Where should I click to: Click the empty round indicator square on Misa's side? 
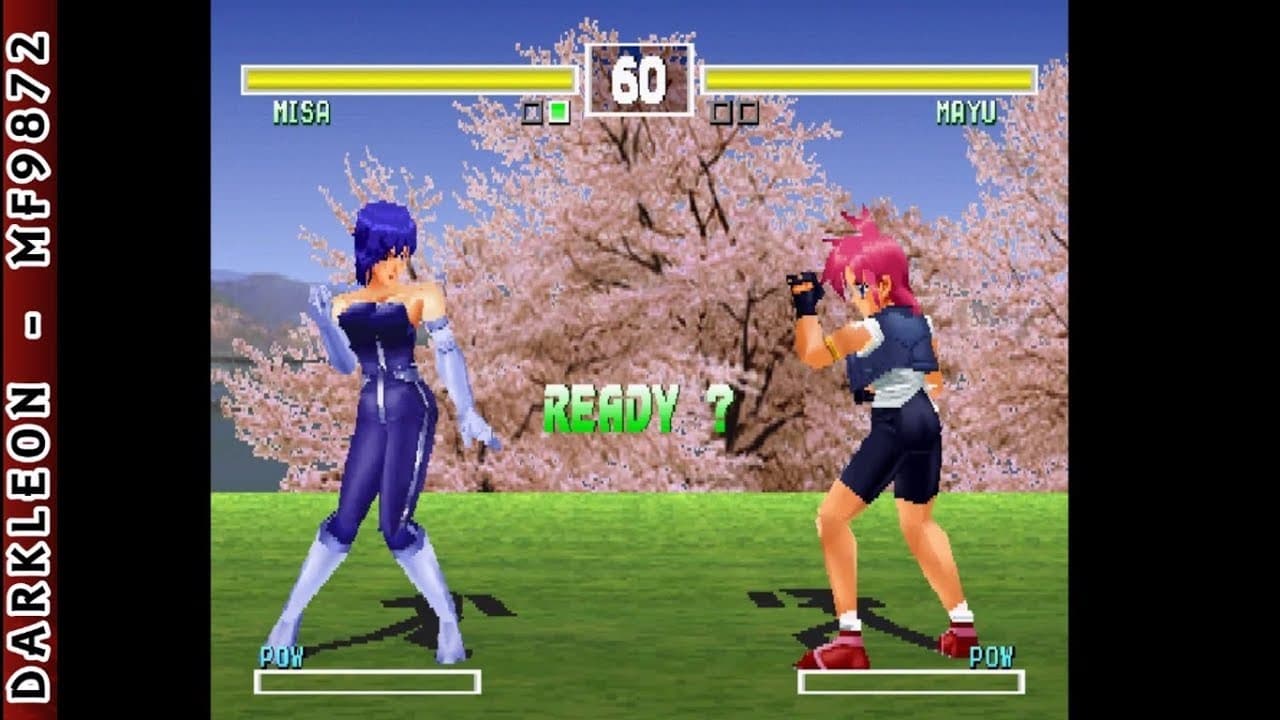pyautogui.click(x=532, y=112)
